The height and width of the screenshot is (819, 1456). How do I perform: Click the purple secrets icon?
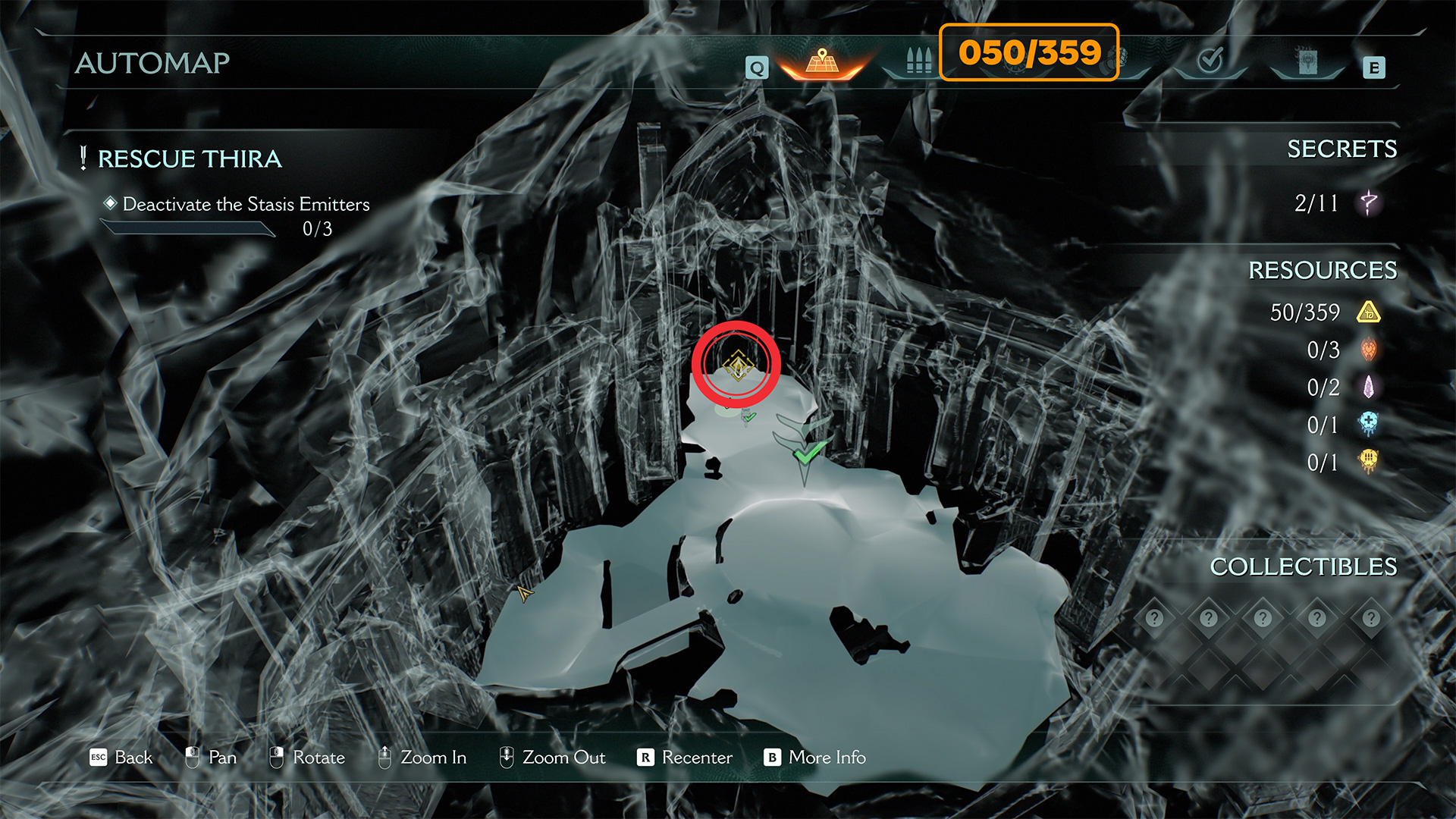1369,202
